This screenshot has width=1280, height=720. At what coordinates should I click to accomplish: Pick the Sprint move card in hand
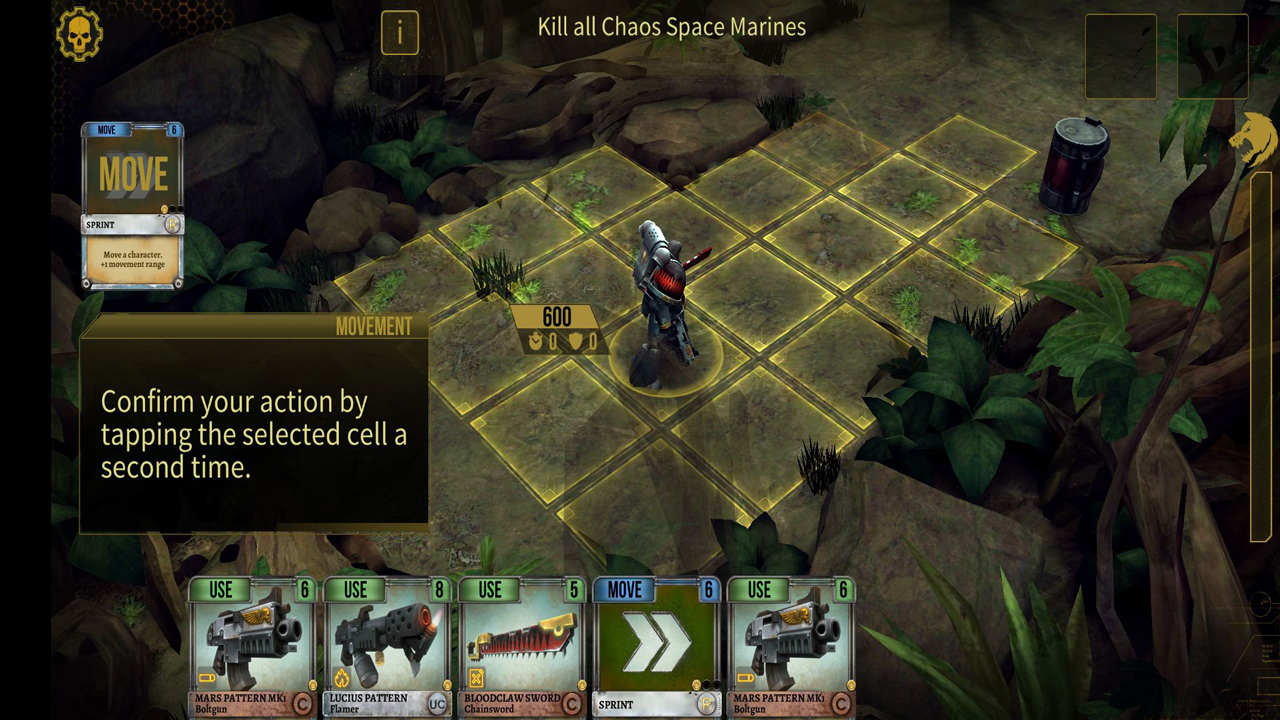(x=656, y=647)
